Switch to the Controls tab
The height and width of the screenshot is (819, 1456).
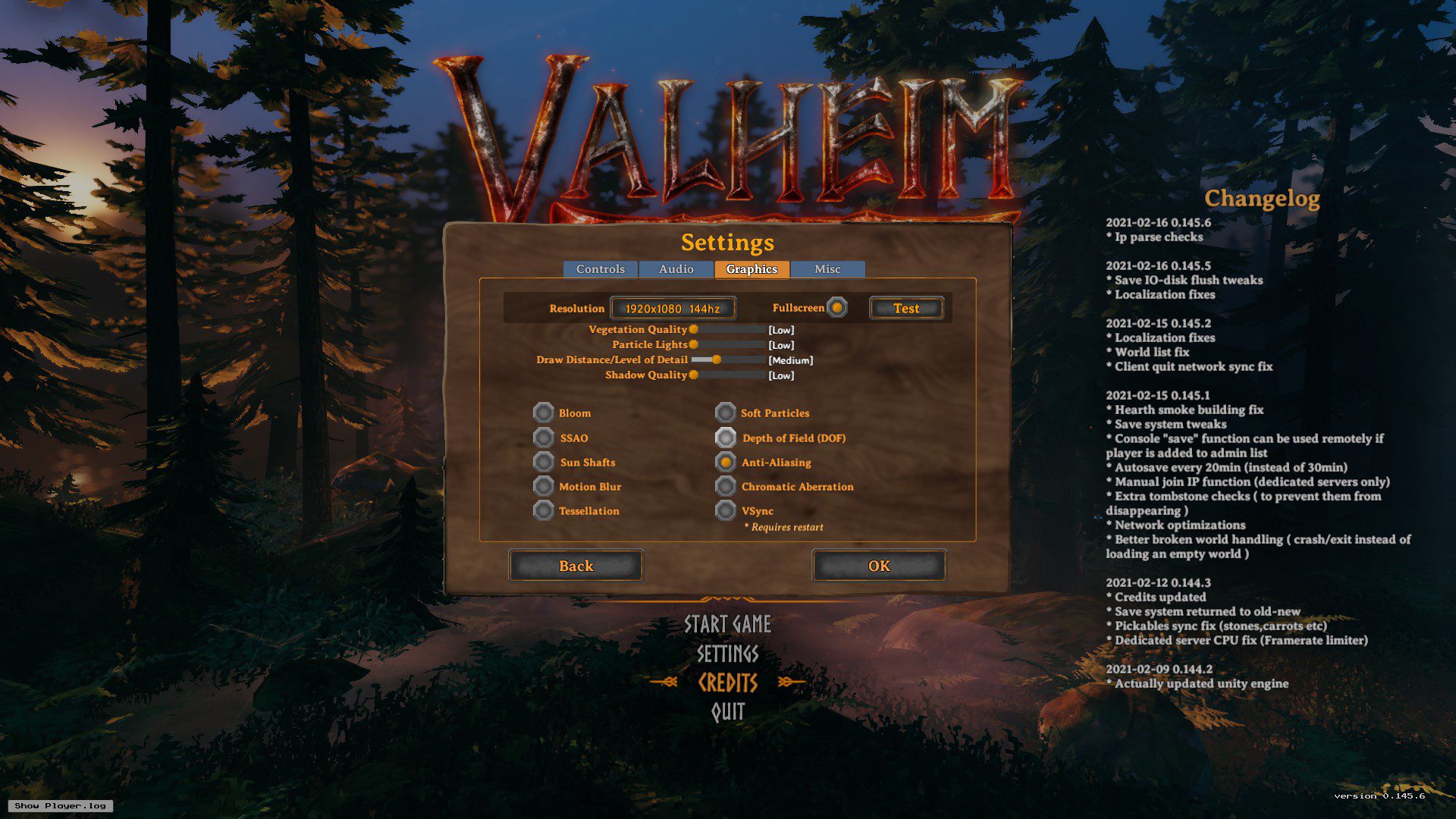(600, 269)
